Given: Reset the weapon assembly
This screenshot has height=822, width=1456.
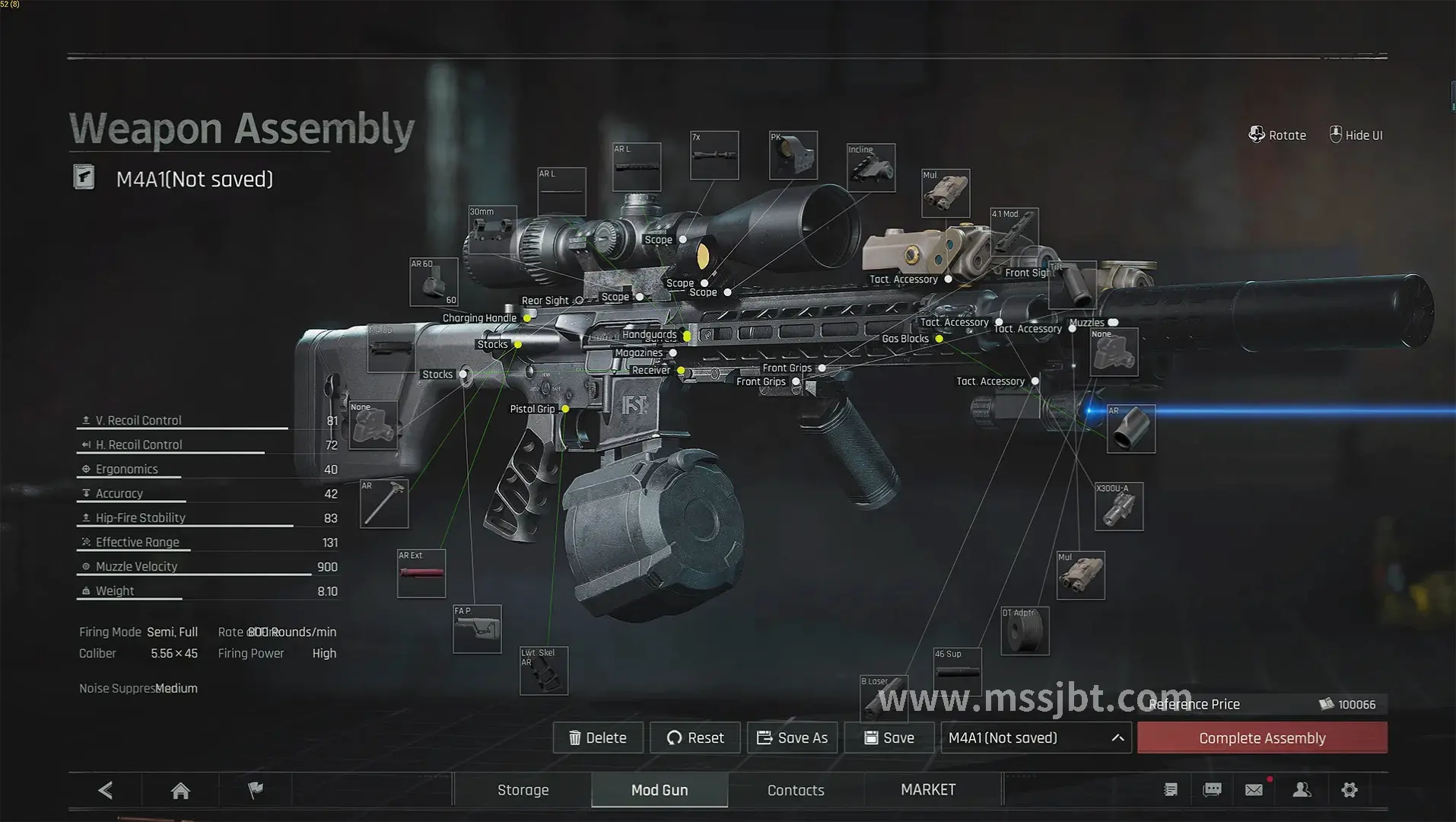Looking at the screenshot, I should pyautogui.click(x=695, y=738).
